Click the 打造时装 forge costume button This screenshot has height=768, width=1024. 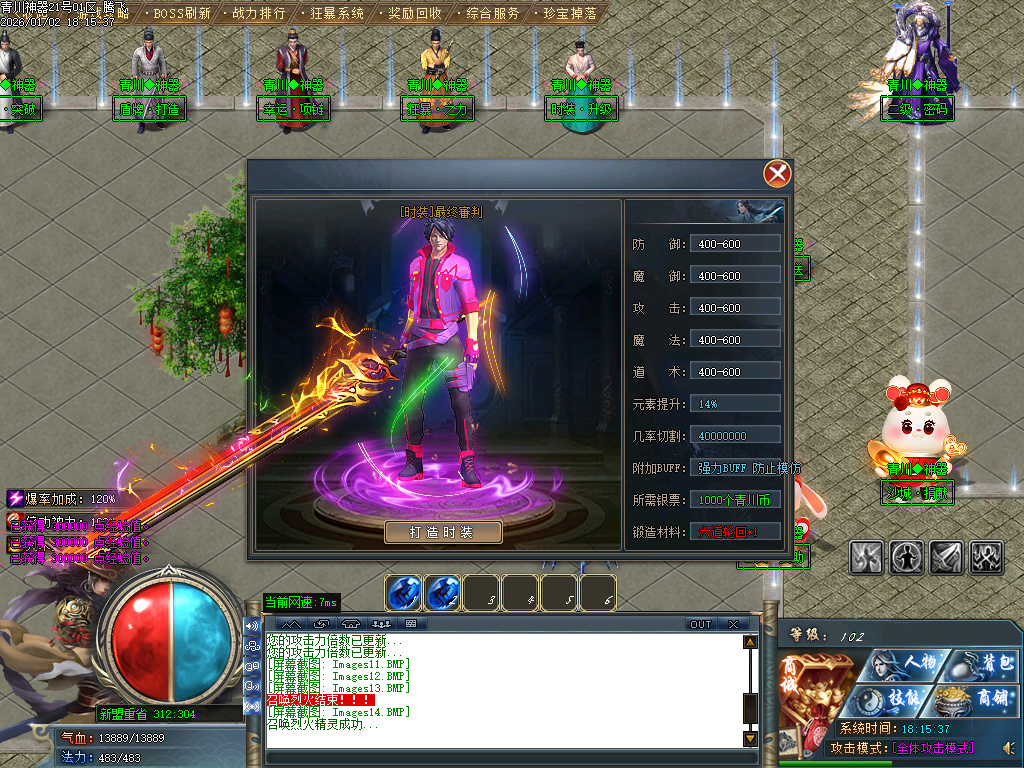[x=442, y=532]
